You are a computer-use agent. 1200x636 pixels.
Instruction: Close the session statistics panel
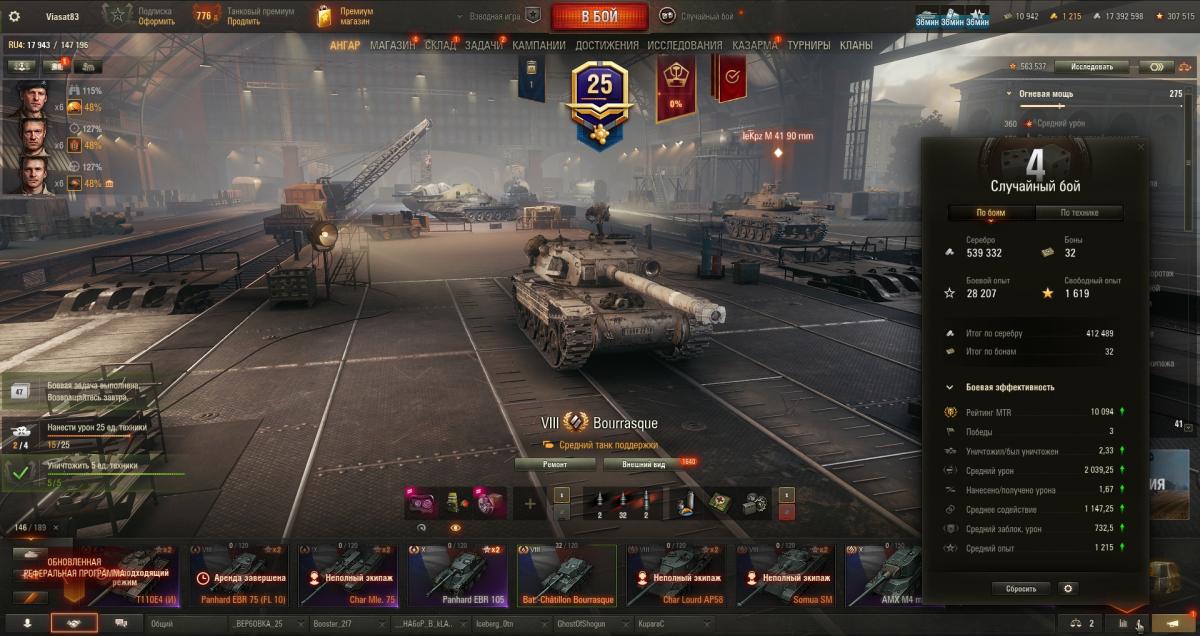tap(1140, 147)
